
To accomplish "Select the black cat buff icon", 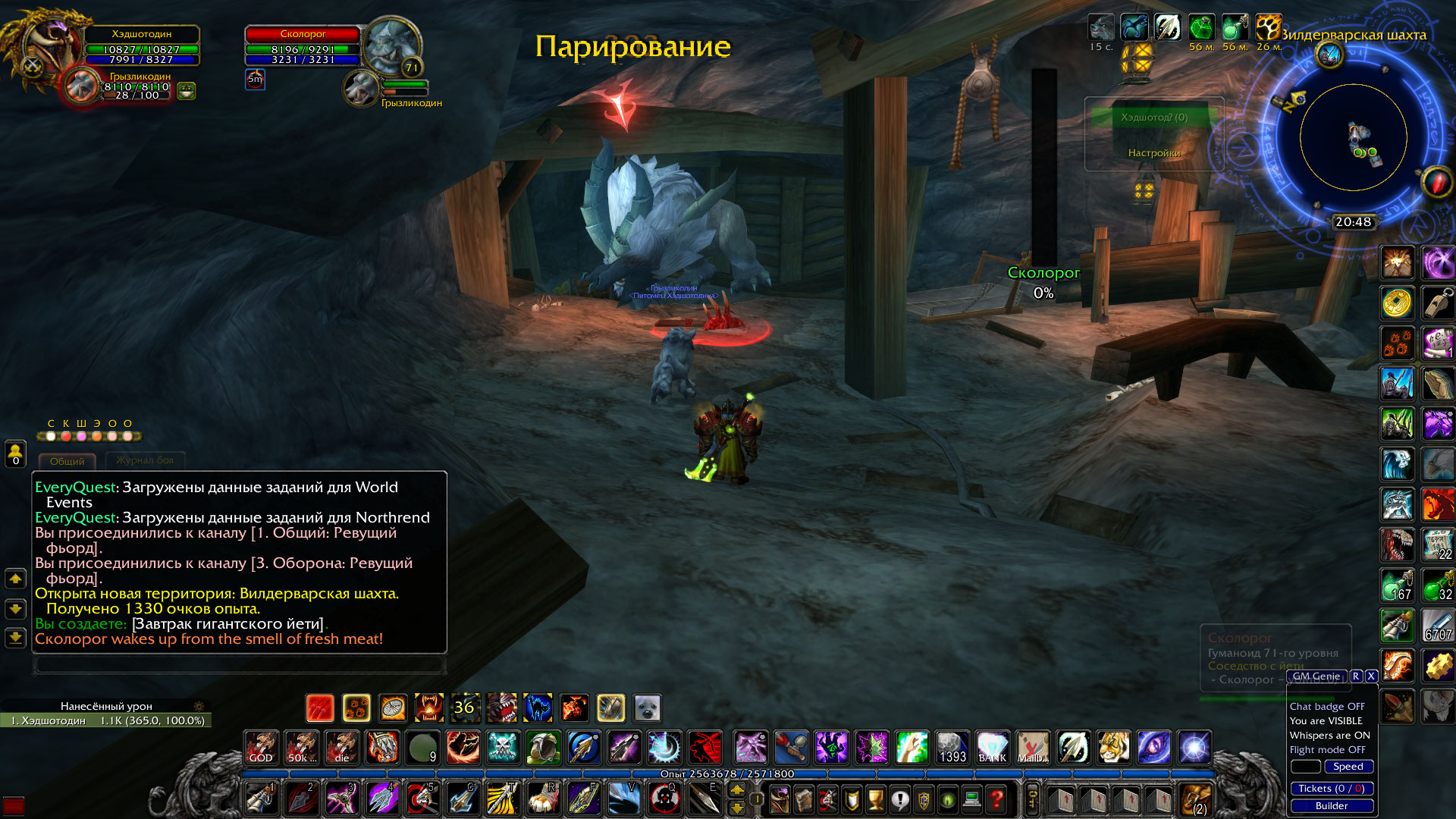I will pos(538,708).
